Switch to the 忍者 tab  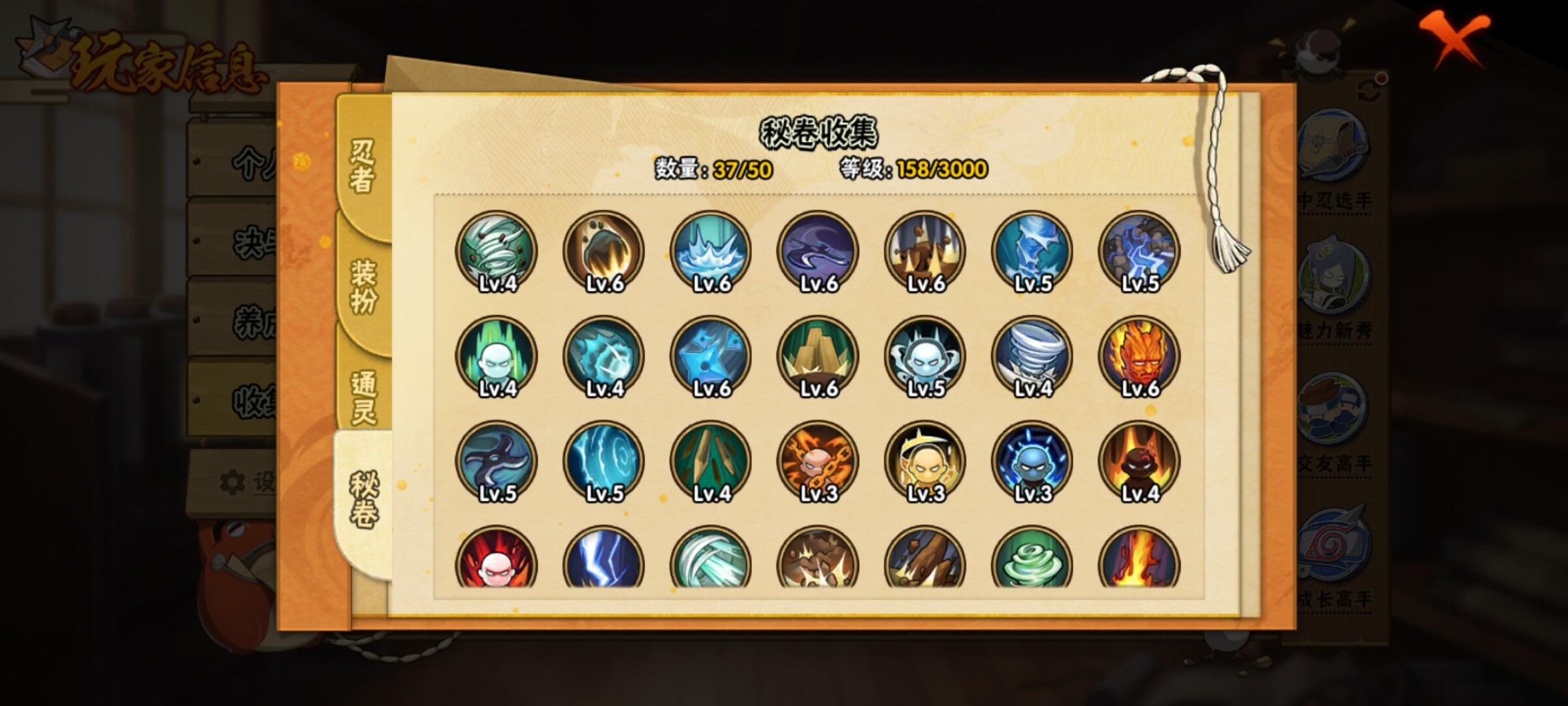click(x=363, y=167)
